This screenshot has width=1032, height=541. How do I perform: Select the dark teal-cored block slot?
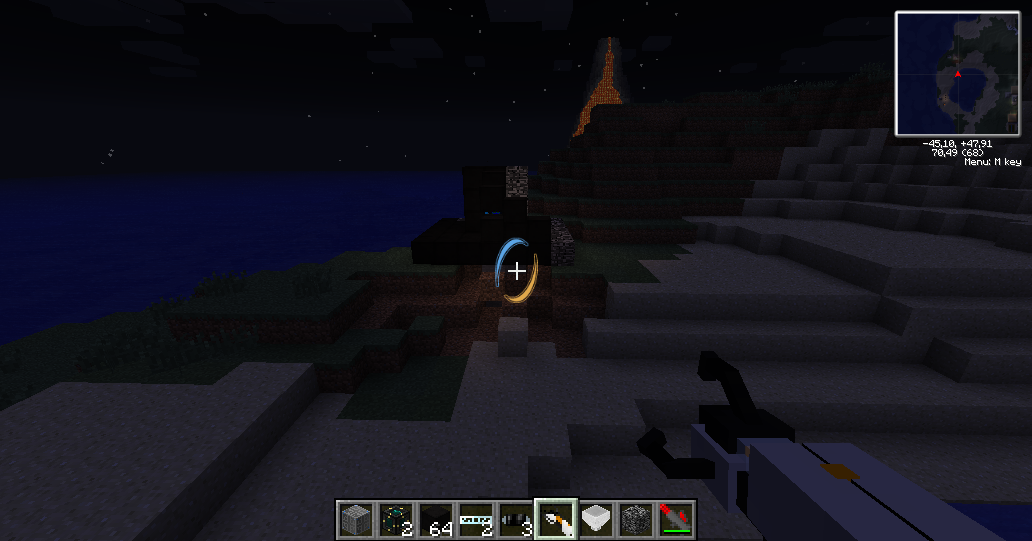395,519
